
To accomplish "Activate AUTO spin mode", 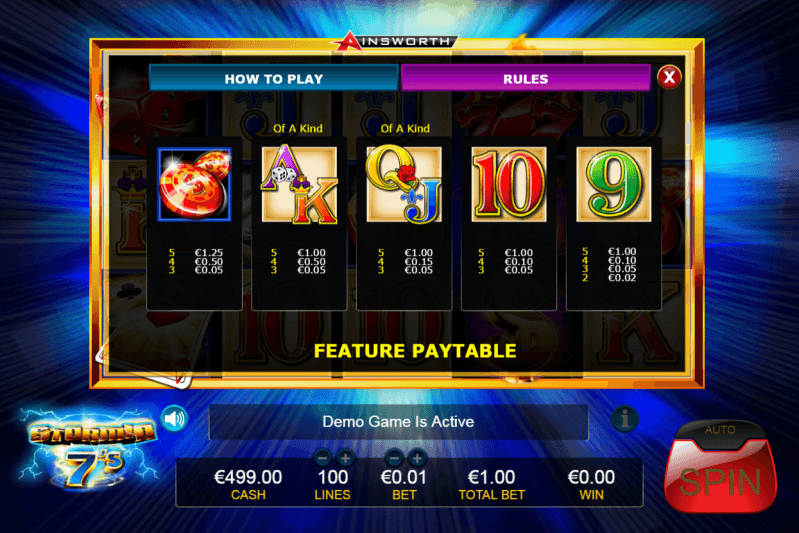I will [x=720, y=430].
